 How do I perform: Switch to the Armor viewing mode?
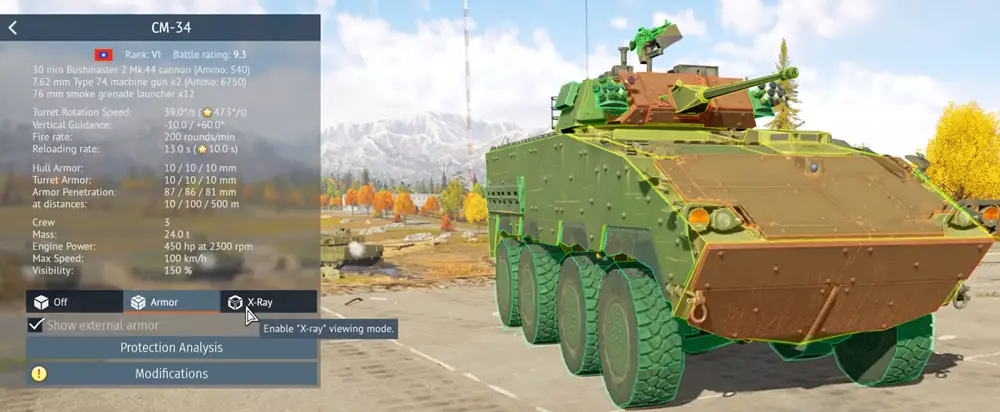click(x=171, y=301)
